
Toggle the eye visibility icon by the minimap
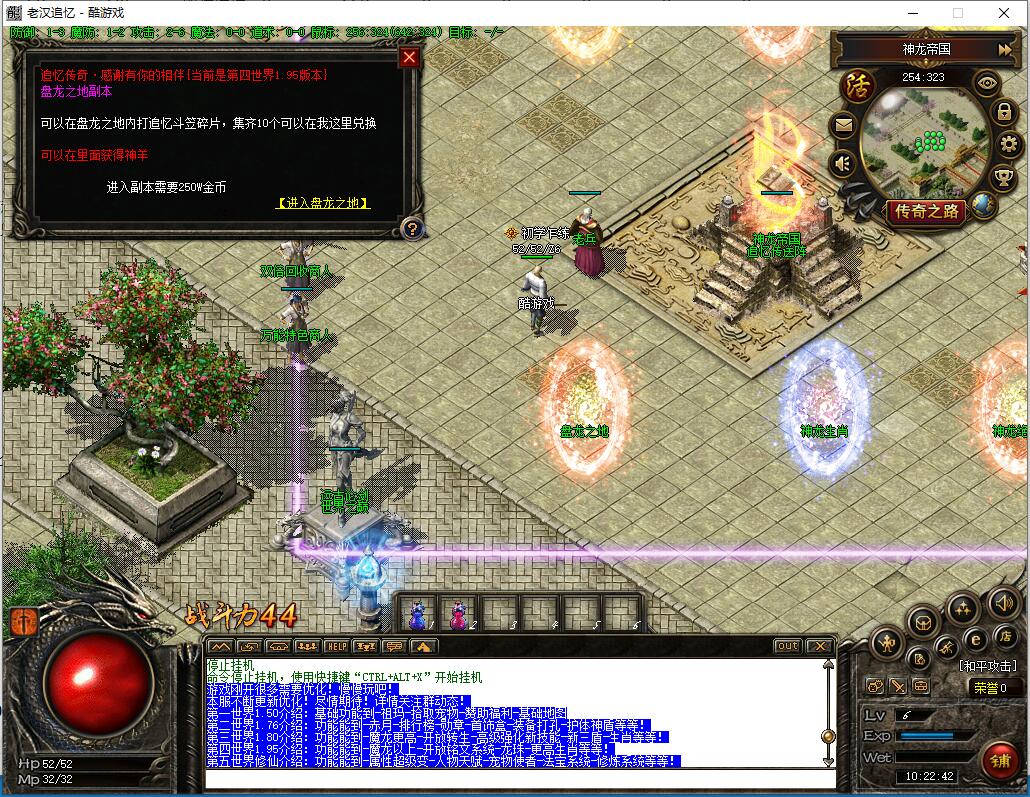(x=987, y=84)
